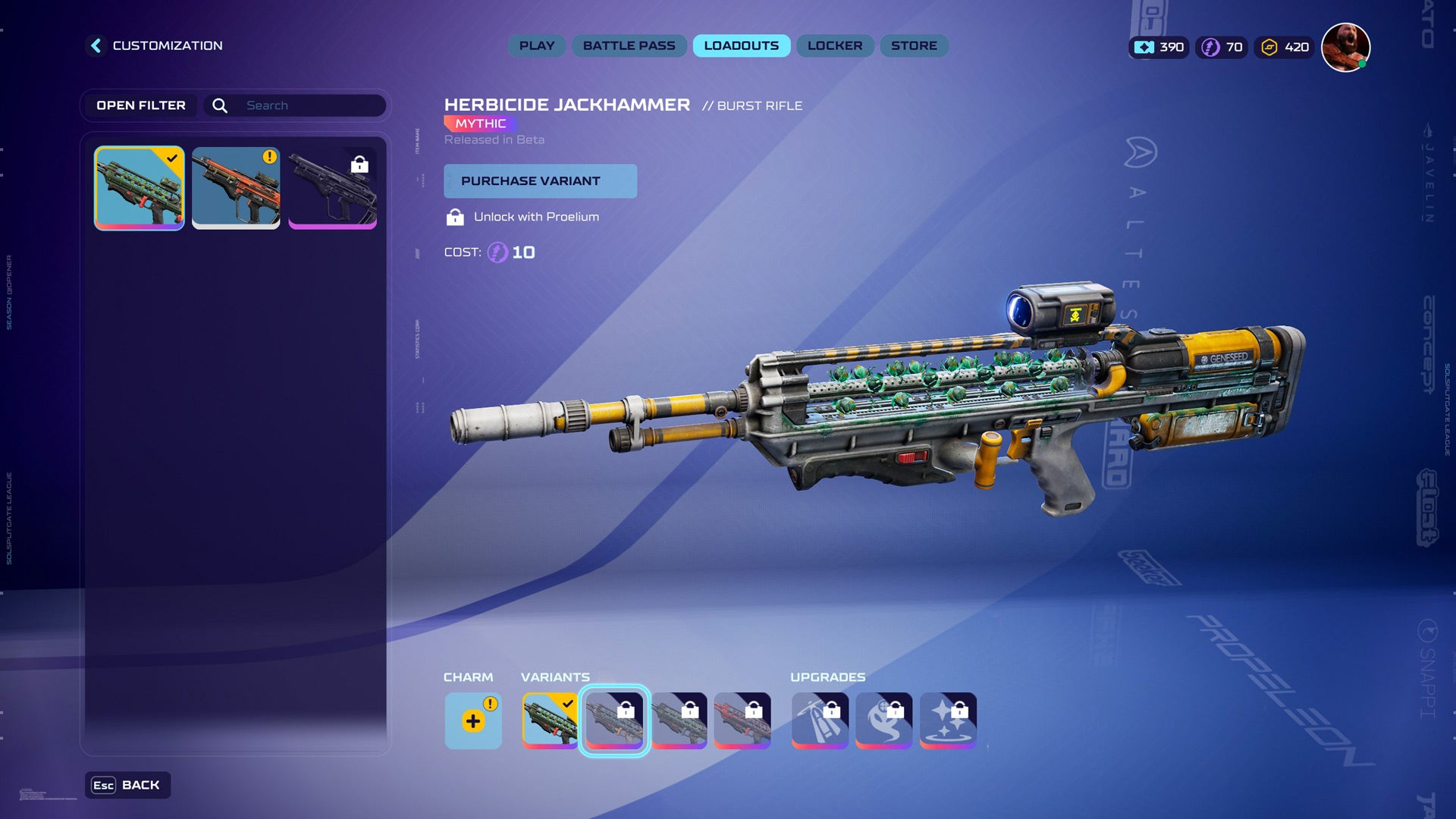Purchase the selected variant
Screen dimensions: 1456x819
(x=540, y=181)
